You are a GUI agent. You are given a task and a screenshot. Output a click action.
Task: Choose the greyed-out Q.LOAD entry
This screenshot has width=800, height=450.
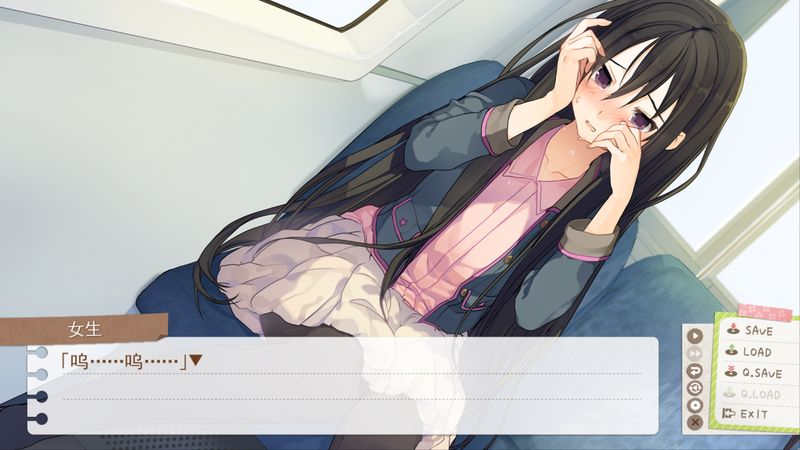coord(759,393)
